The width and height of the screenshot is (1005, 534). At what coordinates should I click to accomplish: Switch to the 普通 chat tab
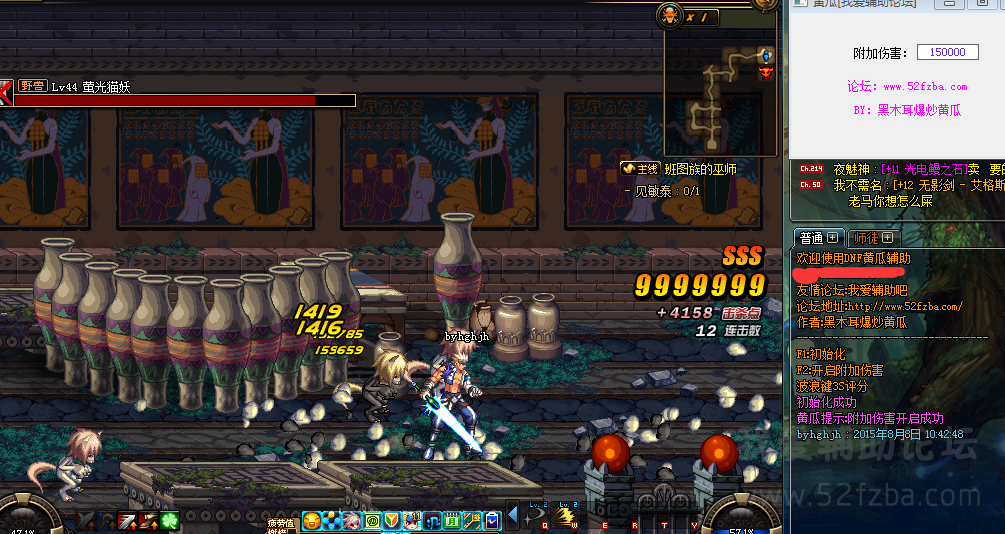817,238
